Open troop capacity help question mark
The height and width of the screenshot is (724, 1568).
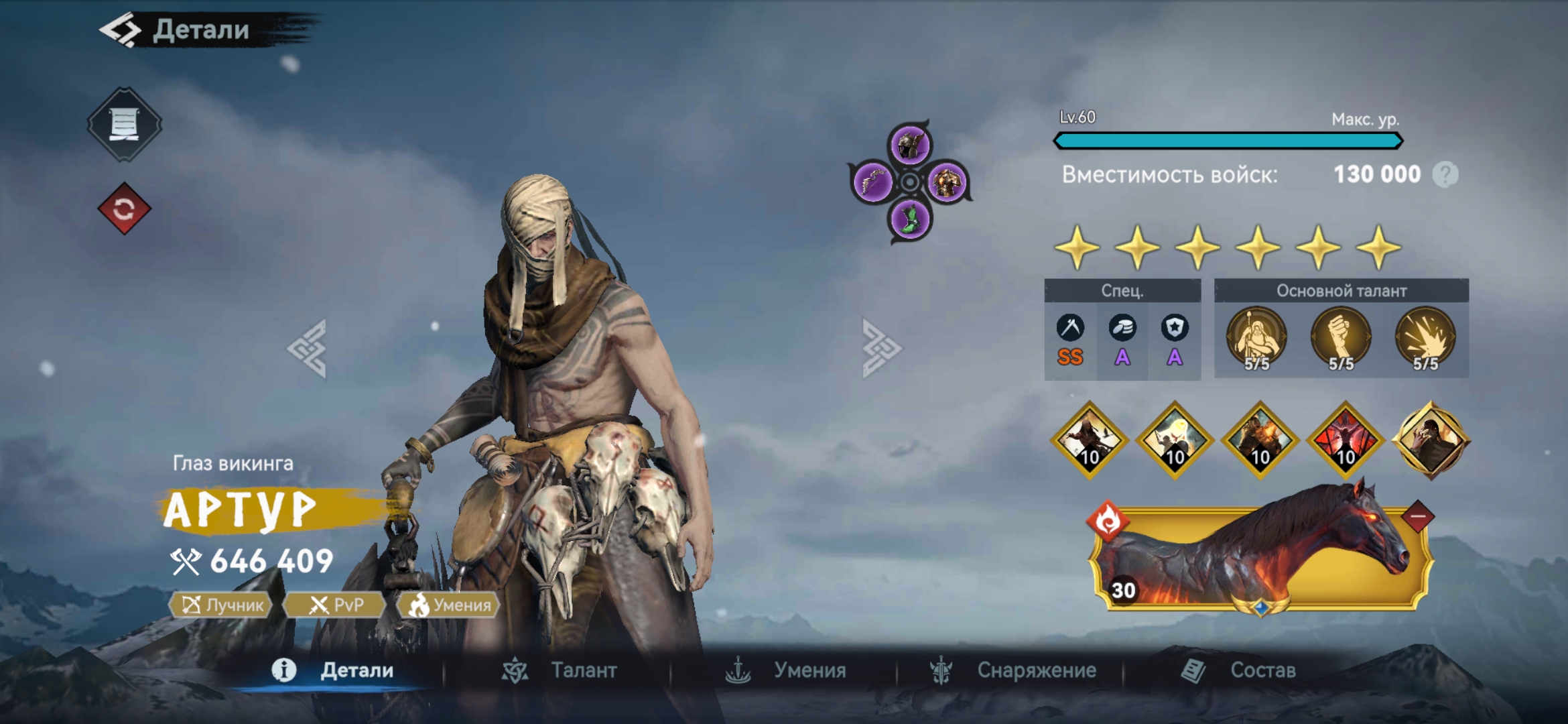[x=1445, y=175]
